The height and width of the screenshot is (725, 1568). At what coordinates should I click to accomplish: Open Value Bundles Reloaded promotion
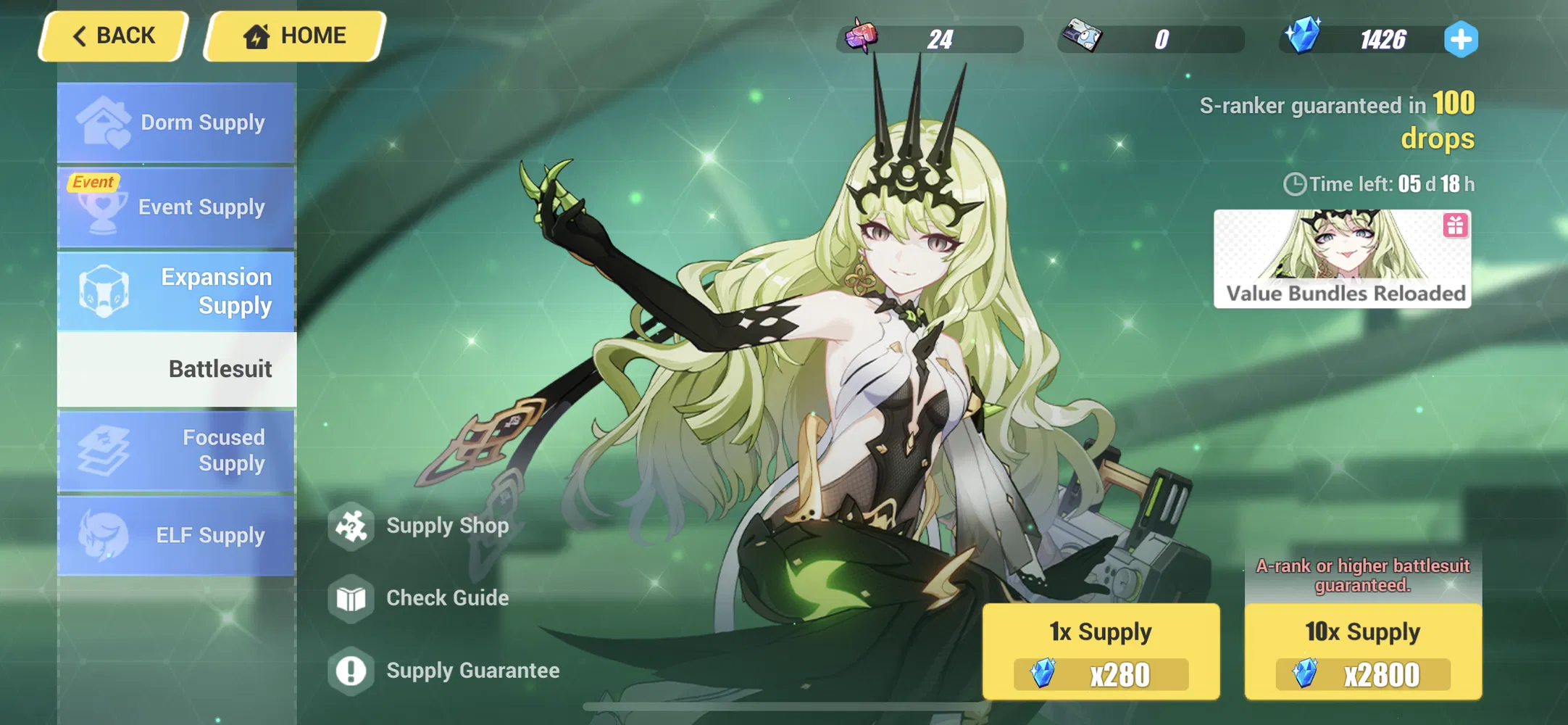pos(1343,259)
